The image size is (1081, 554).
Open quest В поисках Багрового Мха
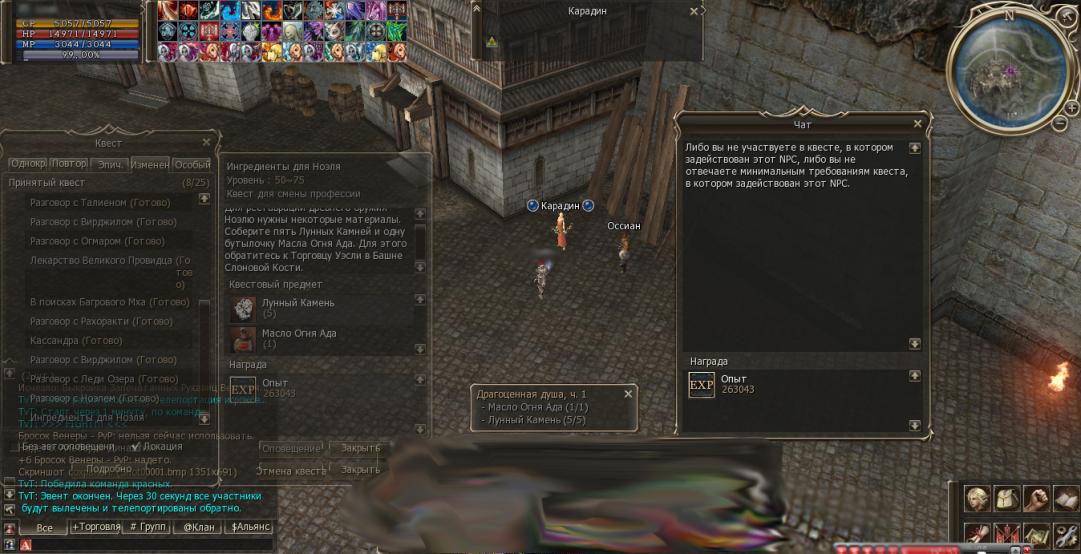pyautogui.click(x=109, y=302)
